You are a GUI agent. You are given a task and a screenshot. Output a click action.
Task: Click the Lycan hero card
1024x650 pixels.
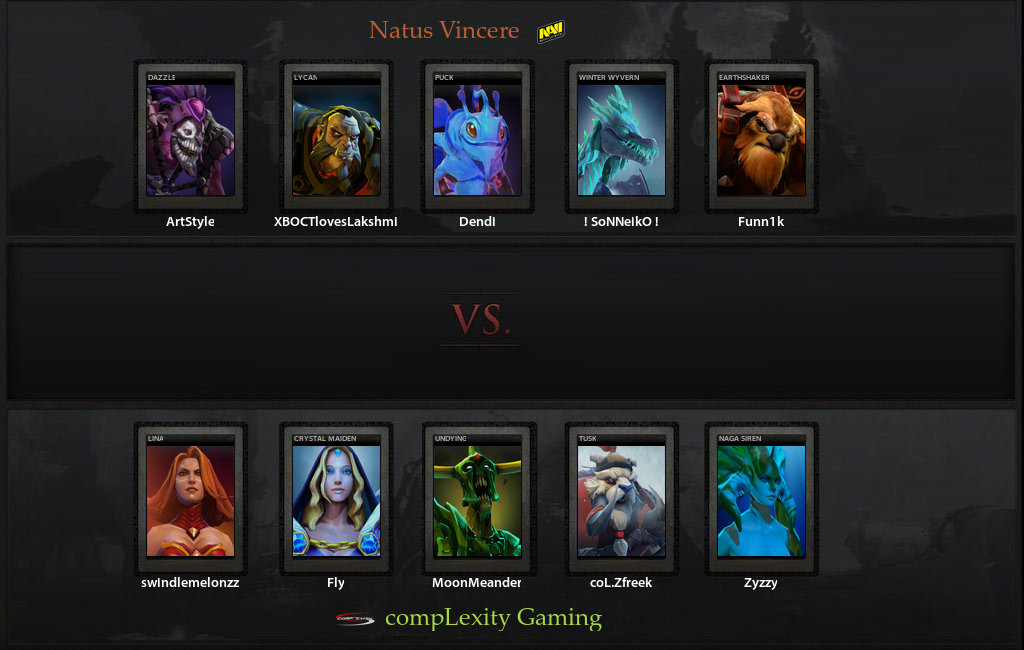pyautogui.click(x=336, y=138)
